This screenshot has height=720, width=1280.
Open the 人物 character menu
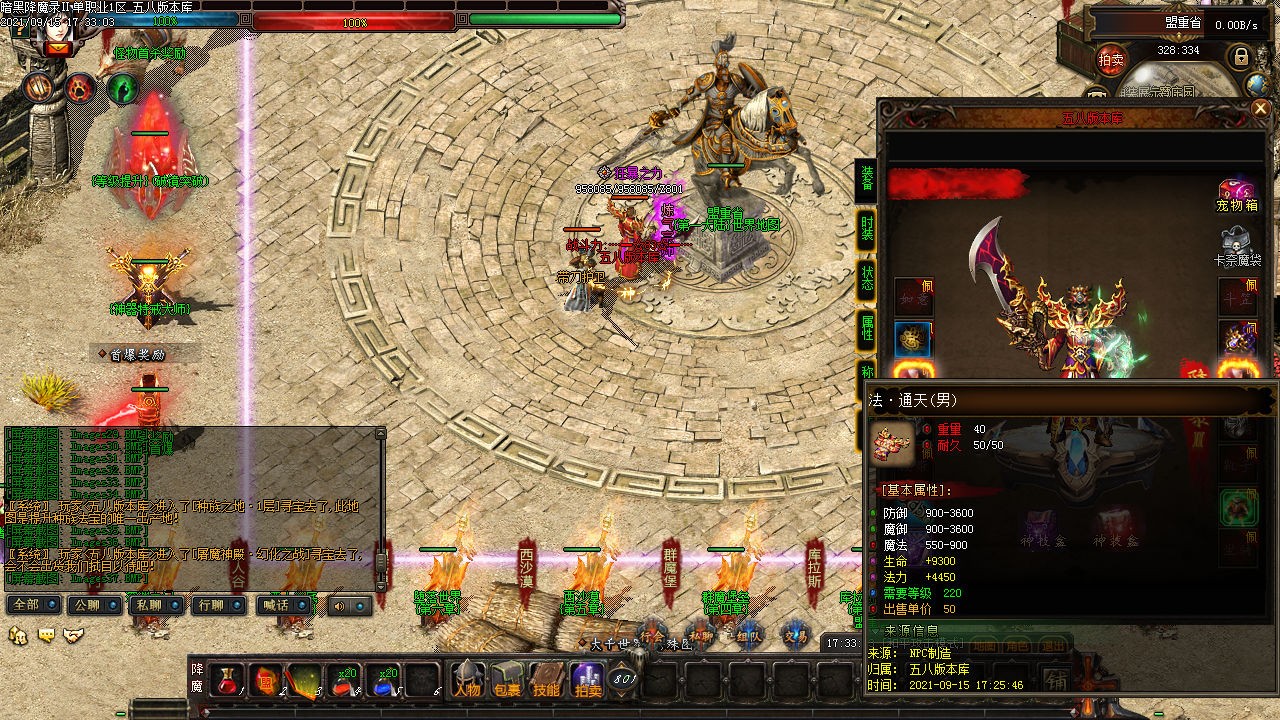tap(467, 680)
